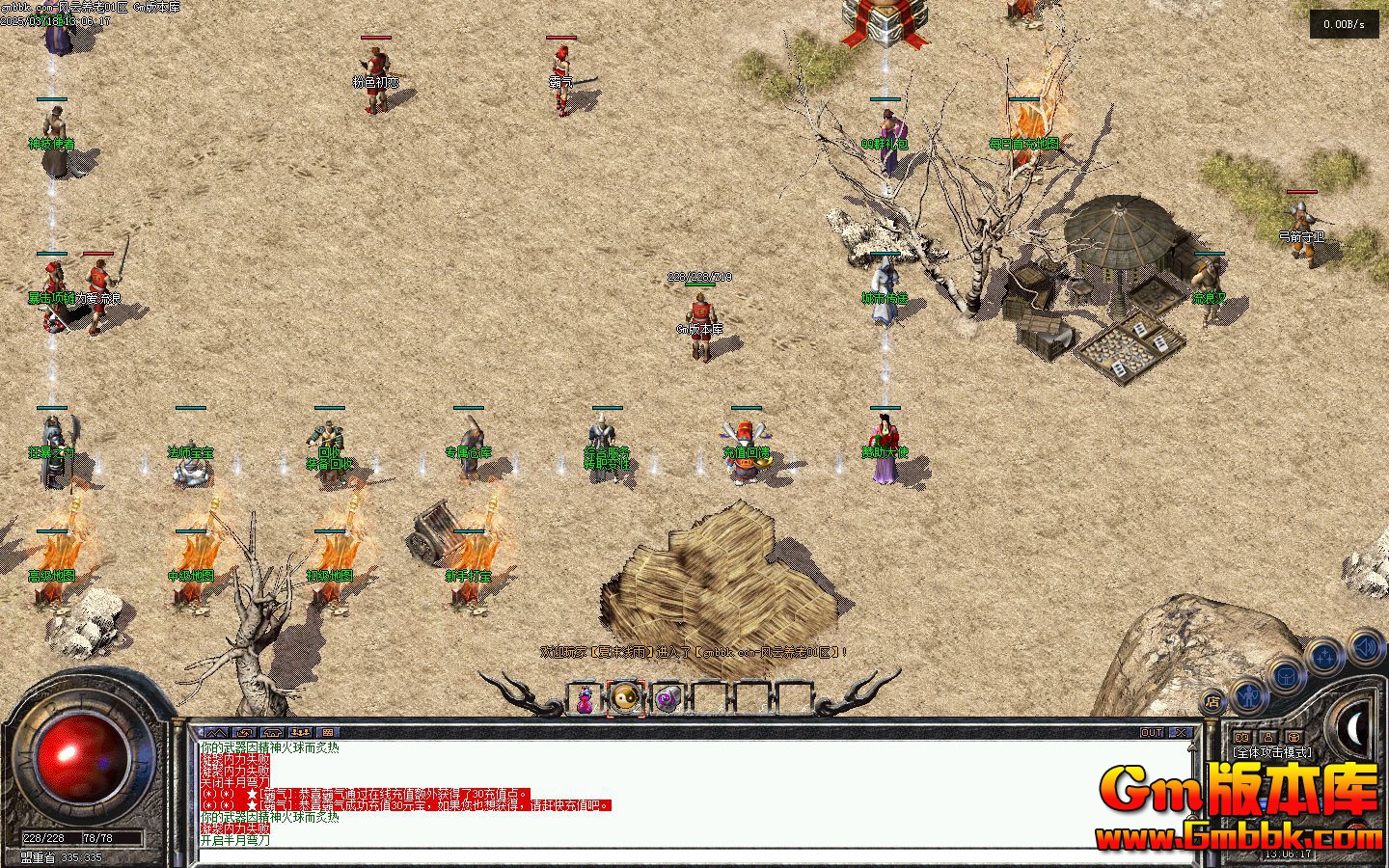Open the shop via the 店 button
1389x868 pixels.
click(1212, 701)
